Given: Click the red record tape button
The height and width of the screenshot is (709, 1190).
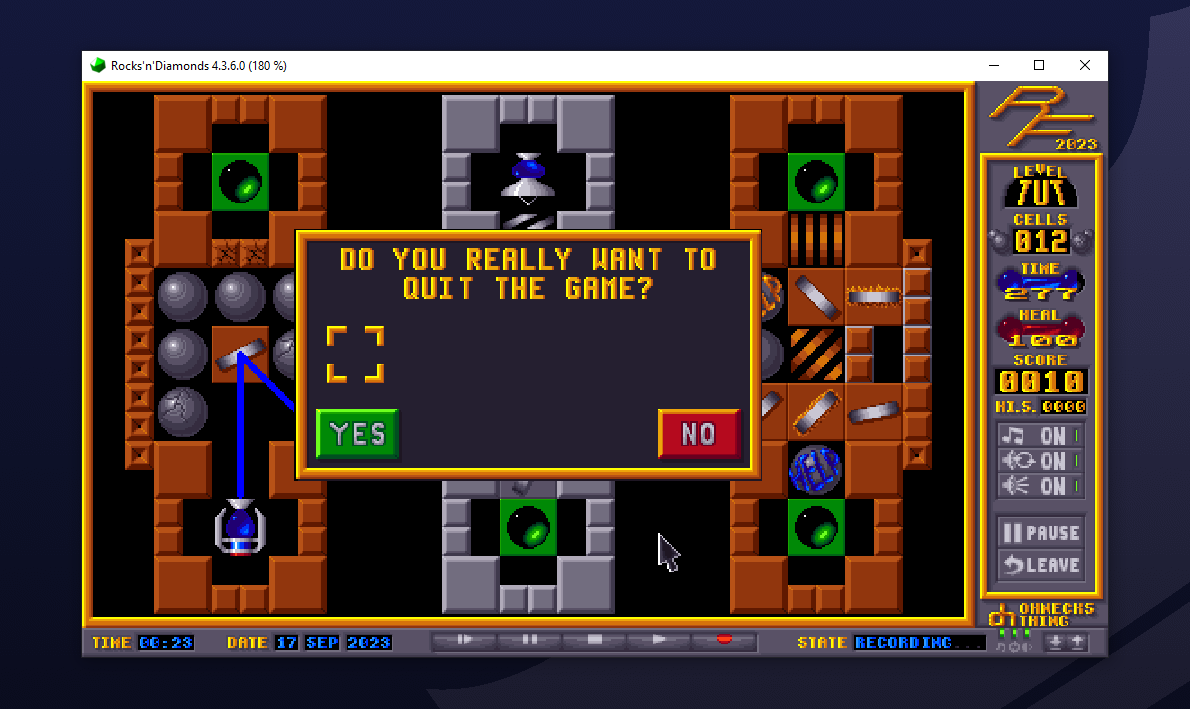Looking at the screenshot, I should 725,640.
